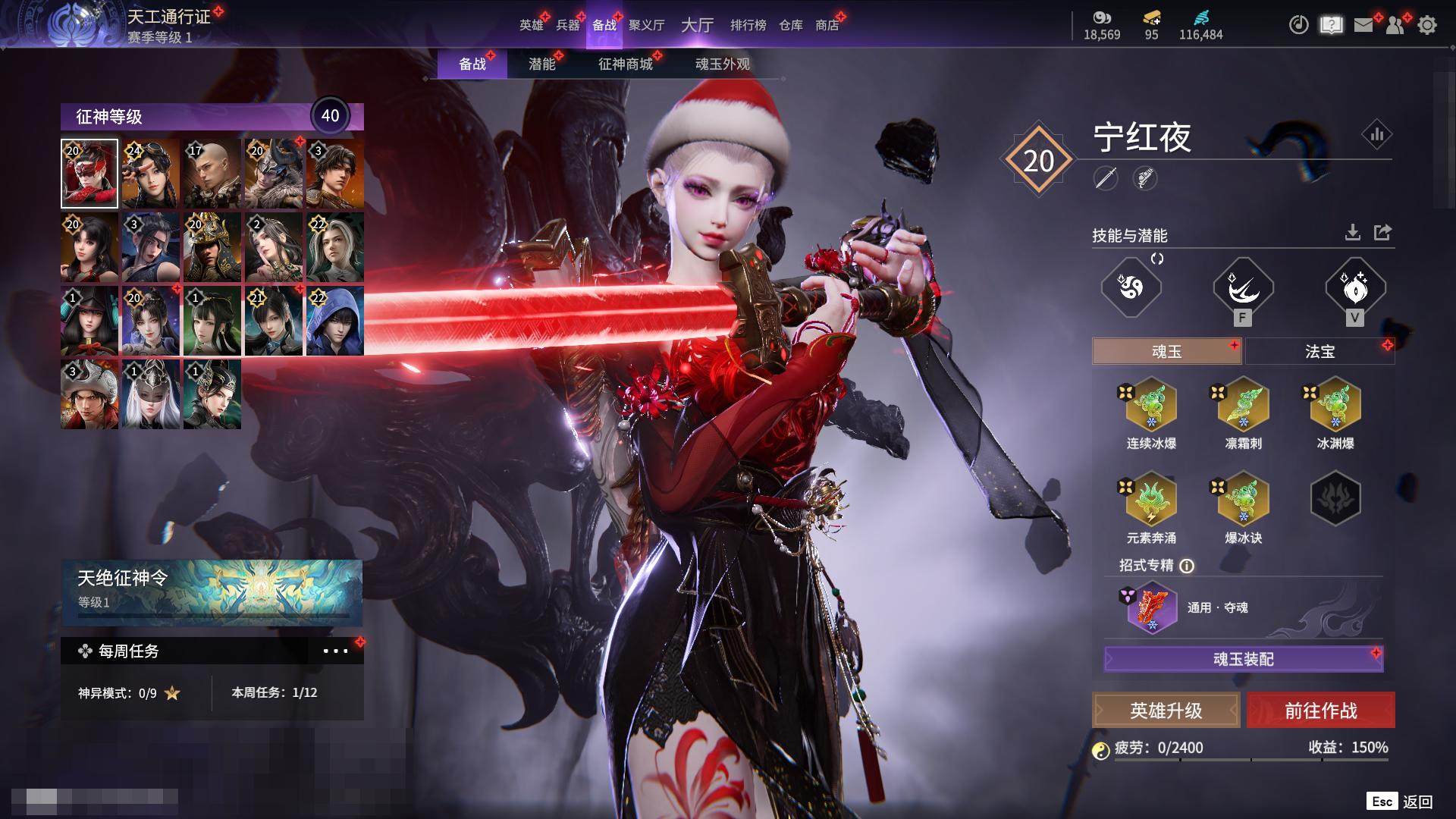
Task: Show the 排行榜 leaderboard
Action: [x=748, y=25]
